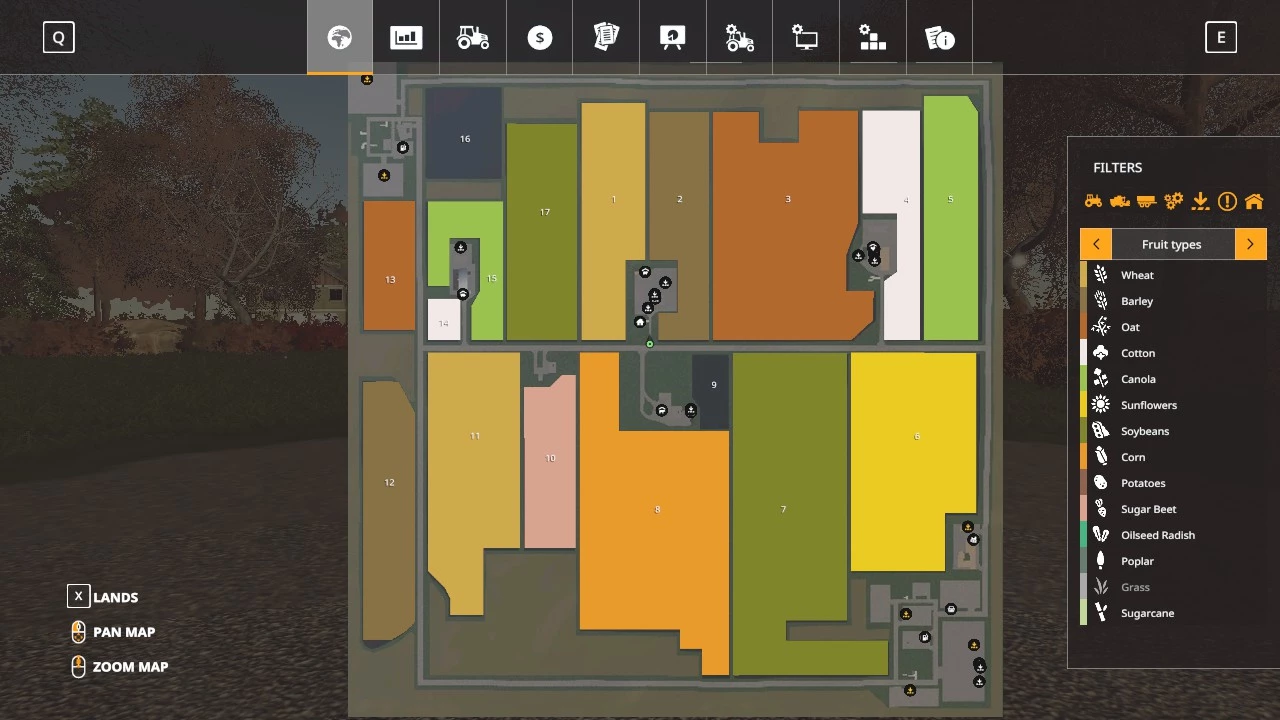Click left arrow to change filter category

point(1096,243)
